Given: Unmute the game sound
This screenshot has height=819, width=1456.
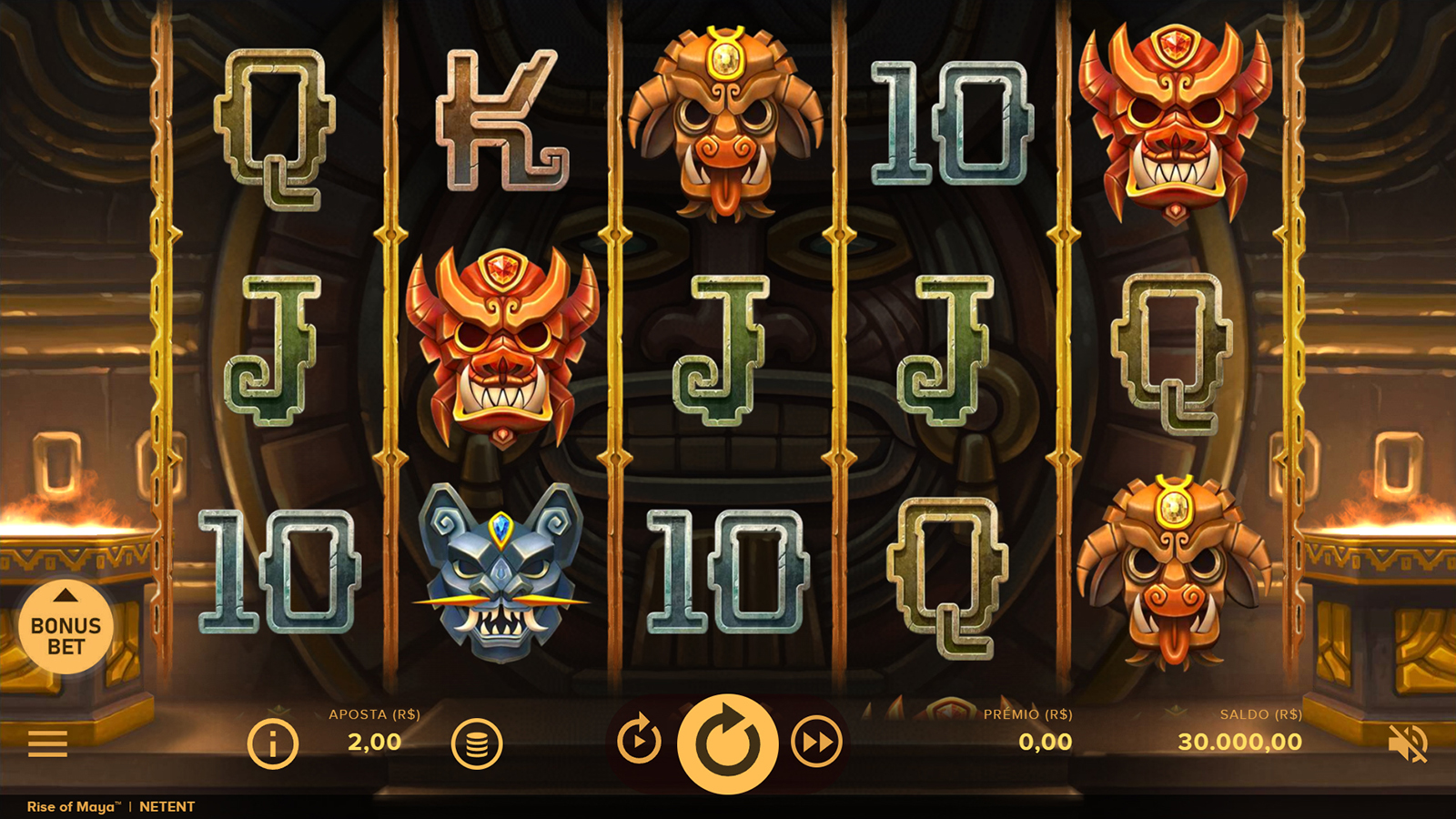Looking at the screenshot, I should [x=1407, y=743].
